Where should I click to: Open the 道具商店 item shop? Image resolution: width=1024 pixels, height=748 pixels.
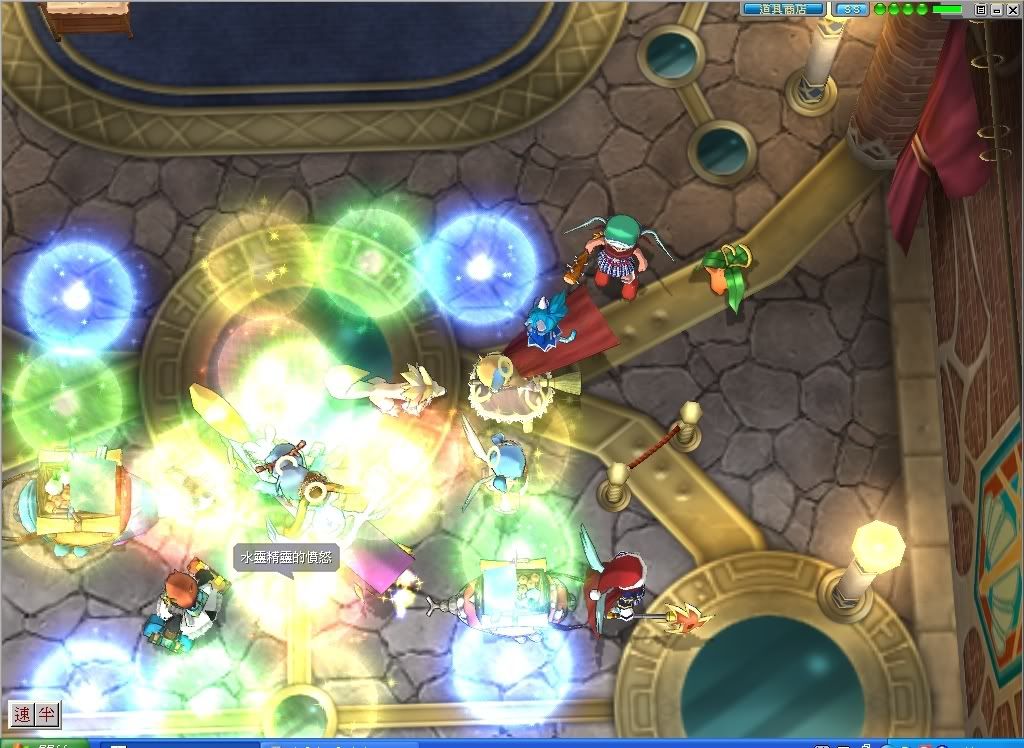pyautogui.click(x=783, y=9)
